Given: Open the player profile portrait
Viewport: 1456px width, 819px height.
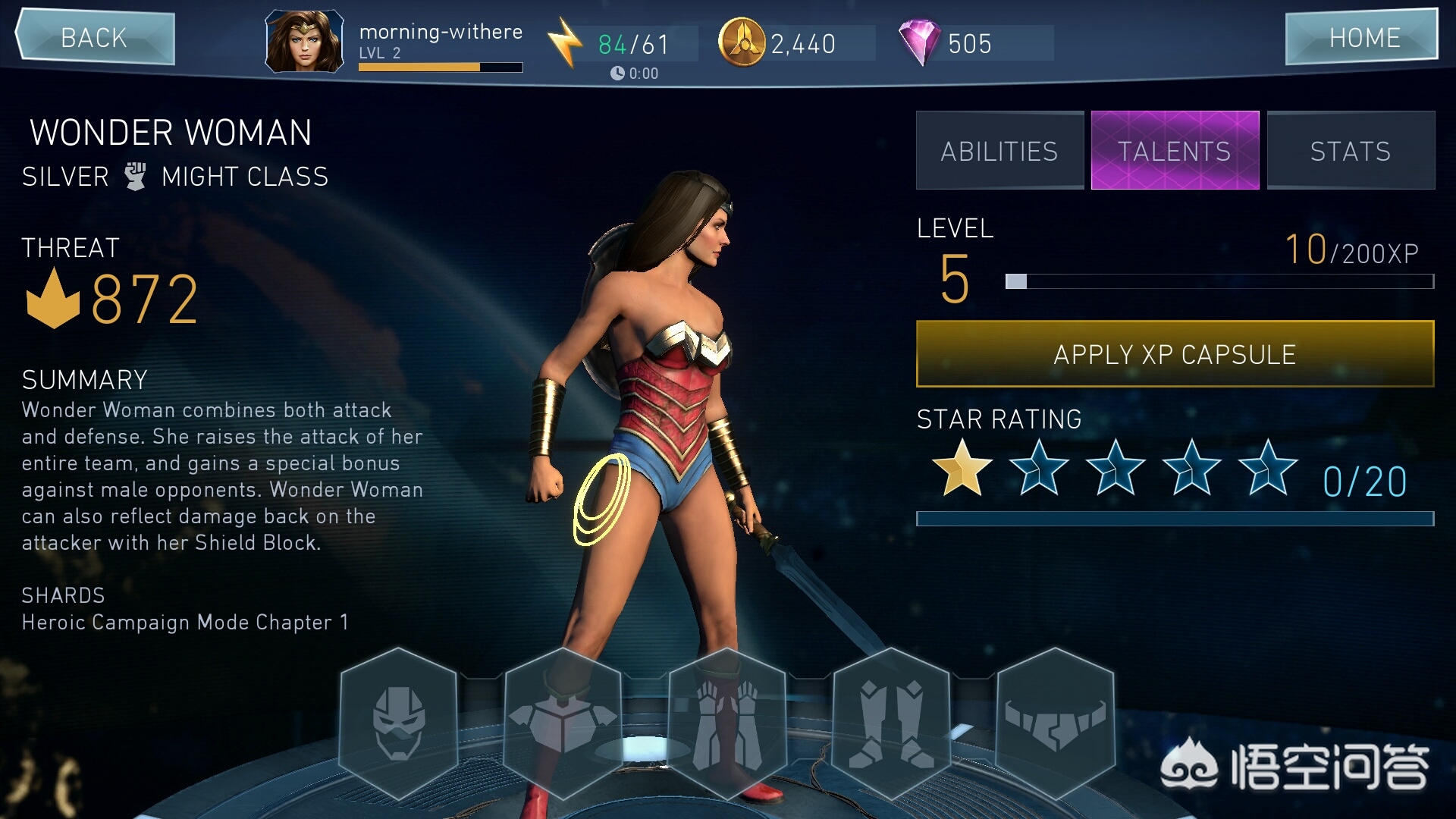Looking at the screenshot, I should coord(304,42).
